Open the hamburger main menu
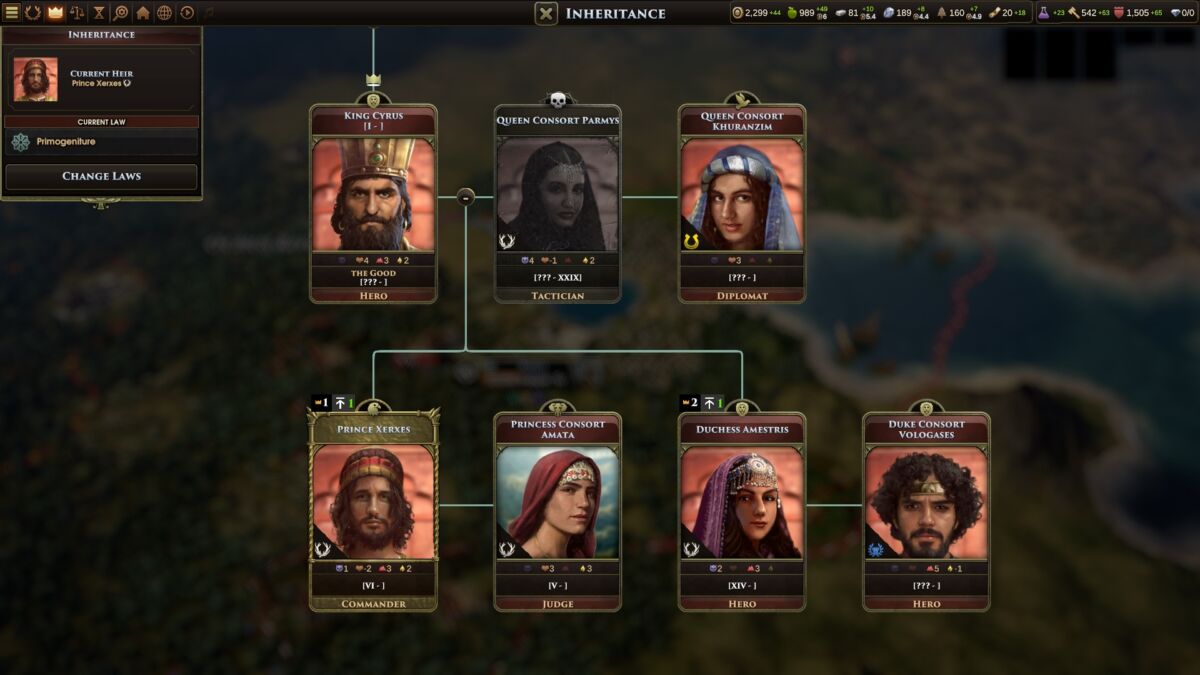The image size is (1200, 675). click(12, 13)
